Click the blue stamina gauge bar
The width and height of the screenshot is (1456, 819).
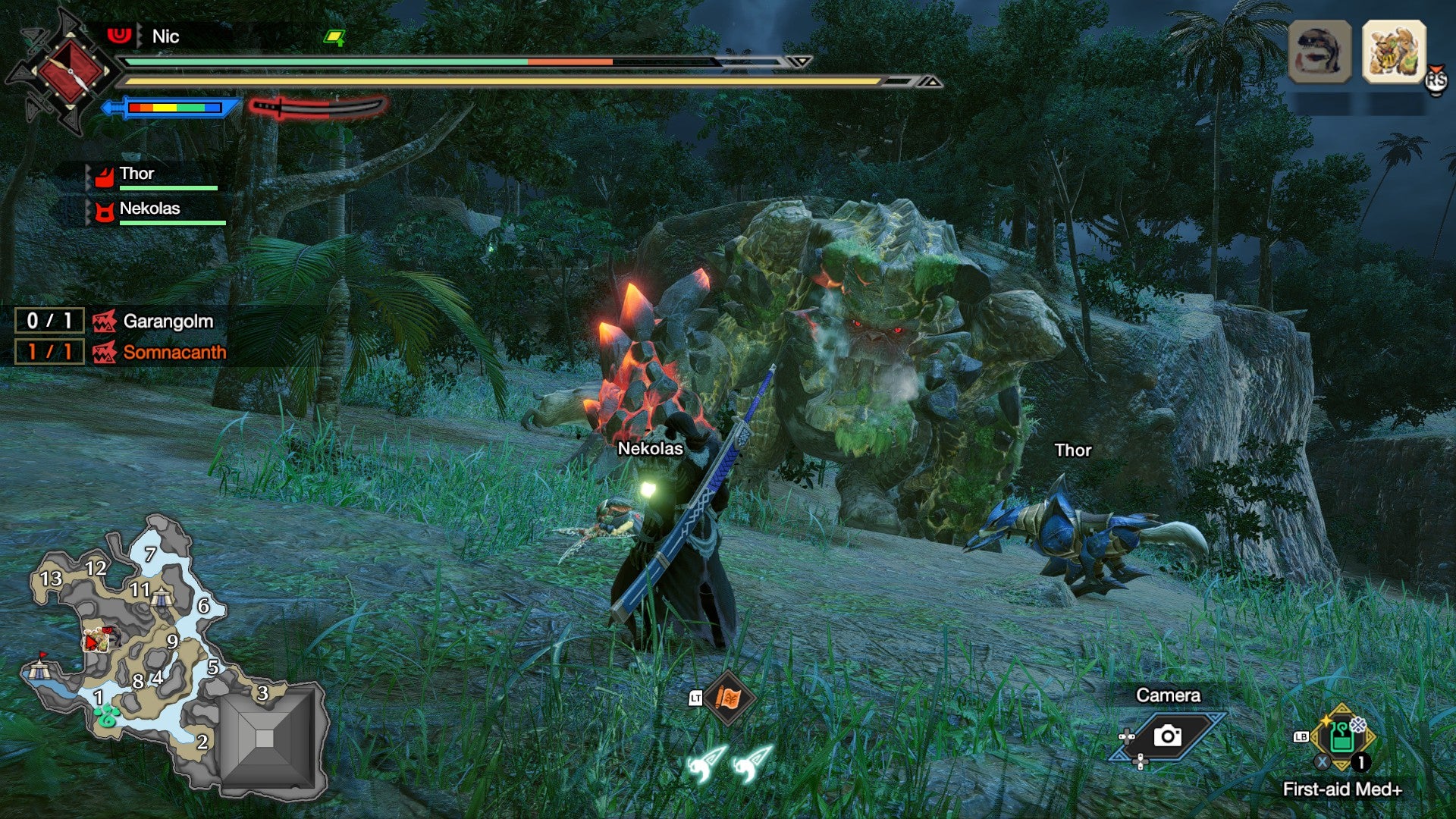pos(174,108)
